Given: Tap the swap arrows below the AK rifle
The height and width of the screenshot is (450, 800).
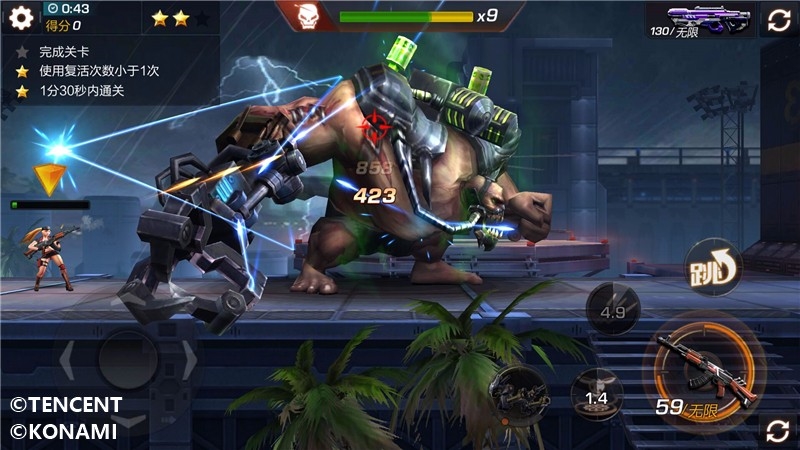Looking at the screenshot, I should (x=777, y=430).
